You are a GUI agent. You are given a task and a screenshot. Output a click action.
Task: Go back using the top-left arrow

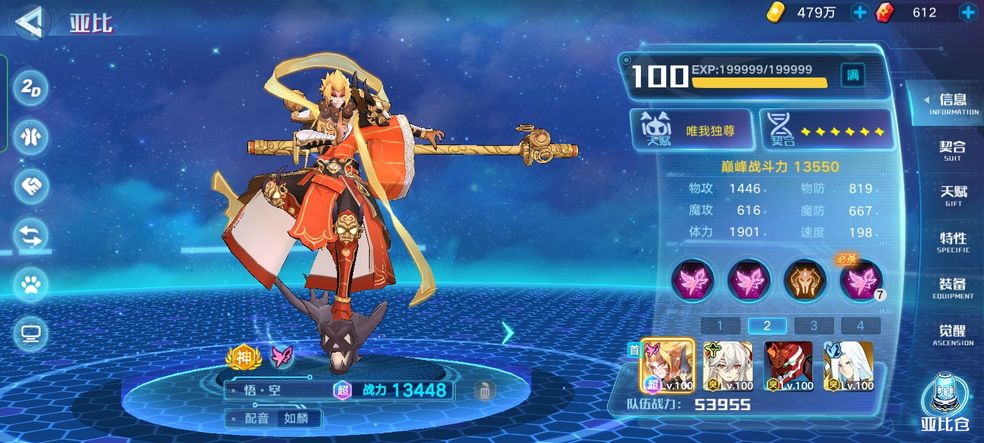point(32,19)
